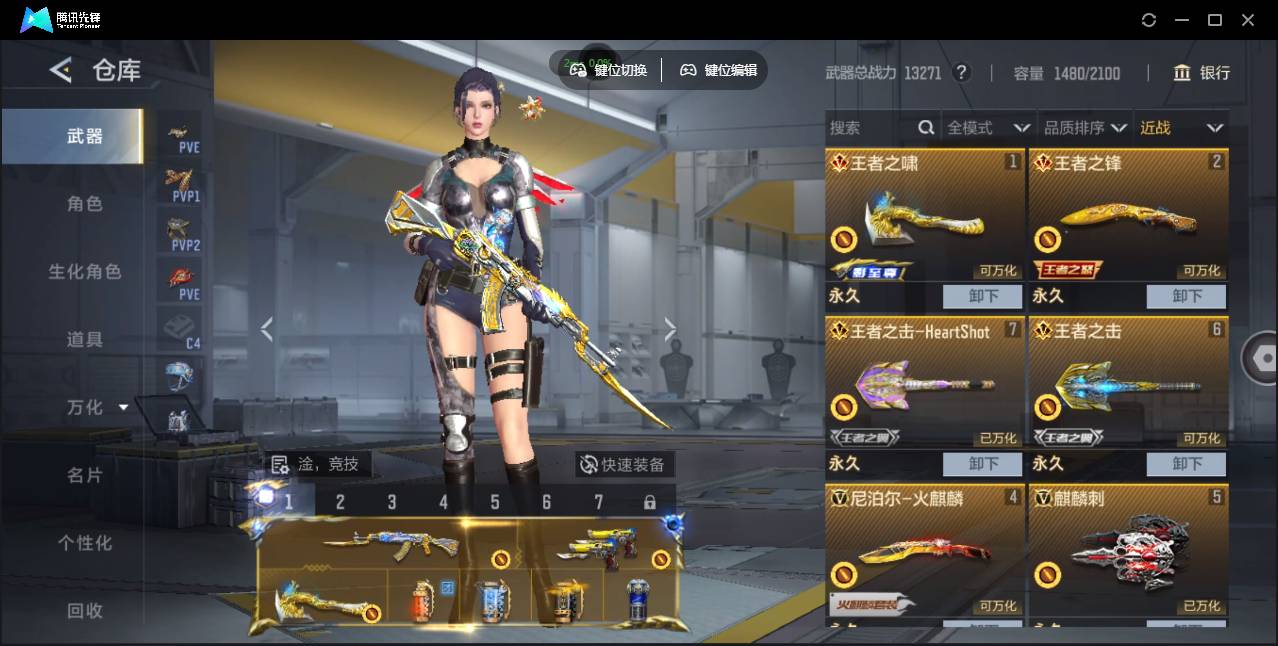Open the 近战 weapon type dropdown
This screenshot has height=646, width=1278.
coord(1181,128)
